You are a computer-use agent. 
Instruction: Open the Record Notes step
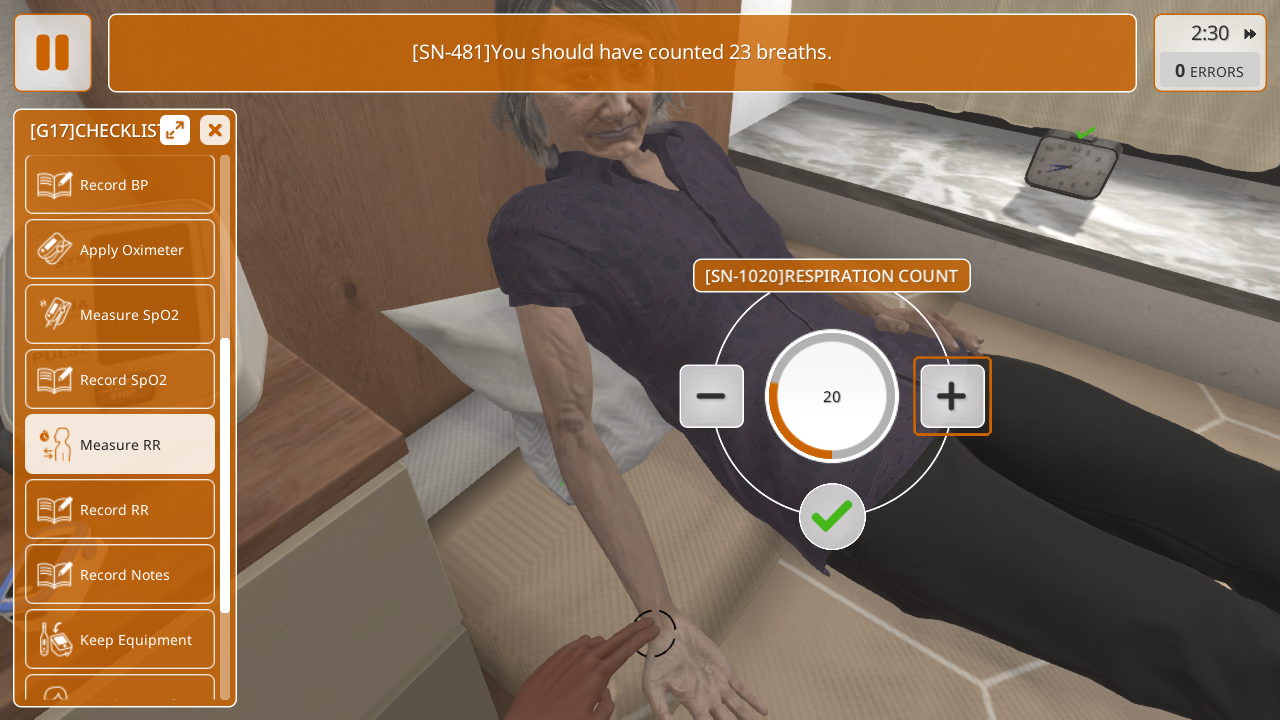tap(120, 575)
